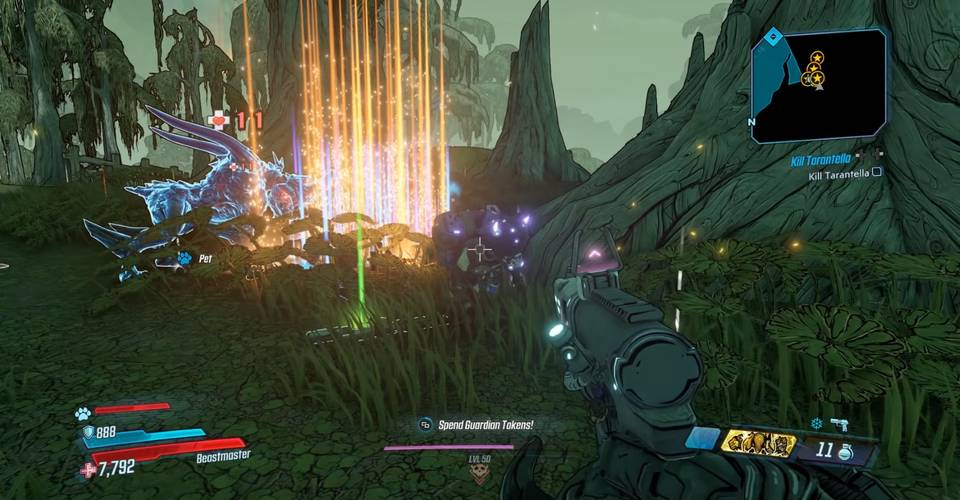Image resolution: width=960 pixels, height=500 pixels.
Task: Tick the Kill Tarantella objective checkbox
Action: (x=876, y=172)
